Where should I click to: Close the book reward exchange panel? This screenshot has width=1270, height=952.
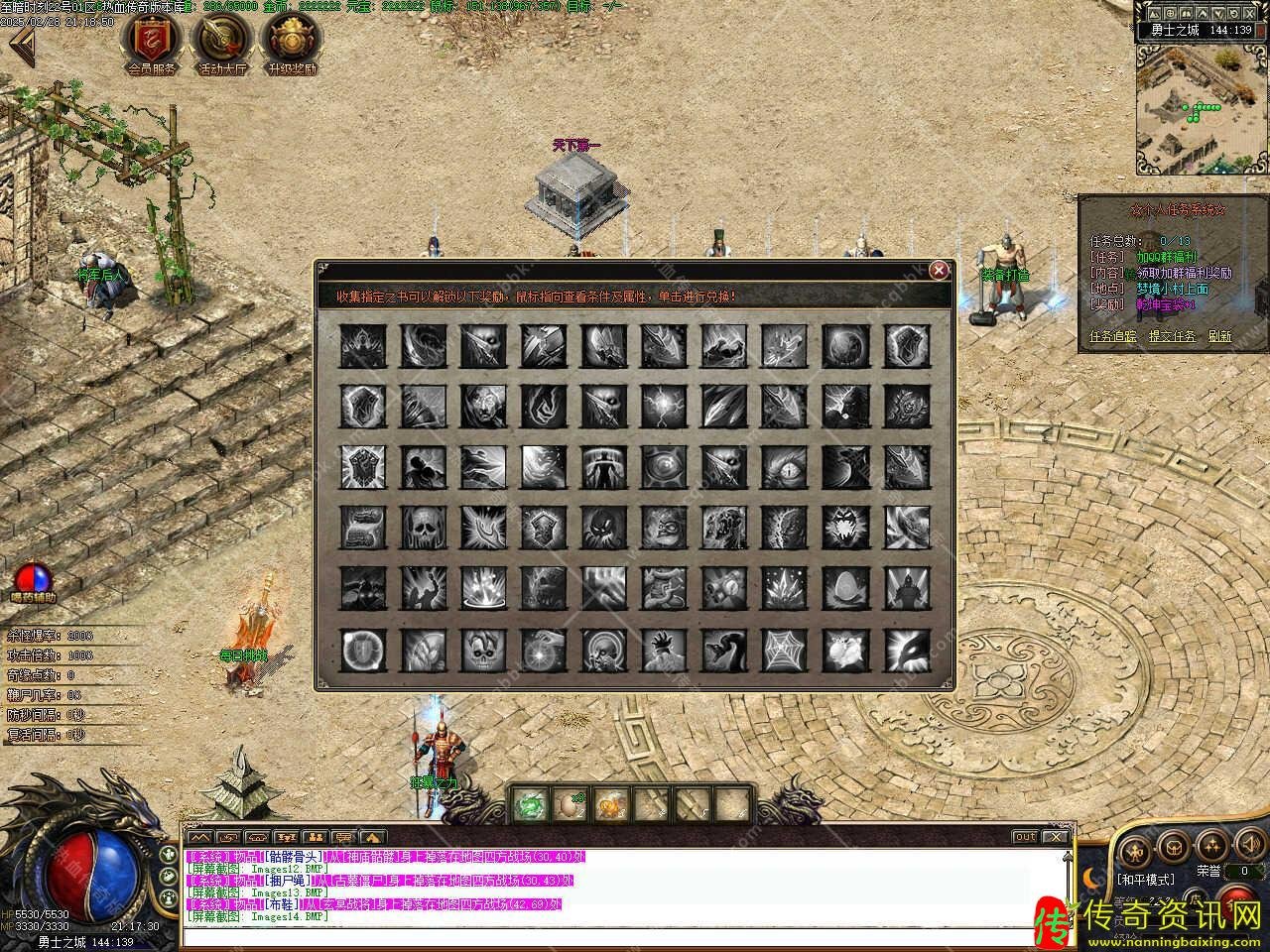939,270
